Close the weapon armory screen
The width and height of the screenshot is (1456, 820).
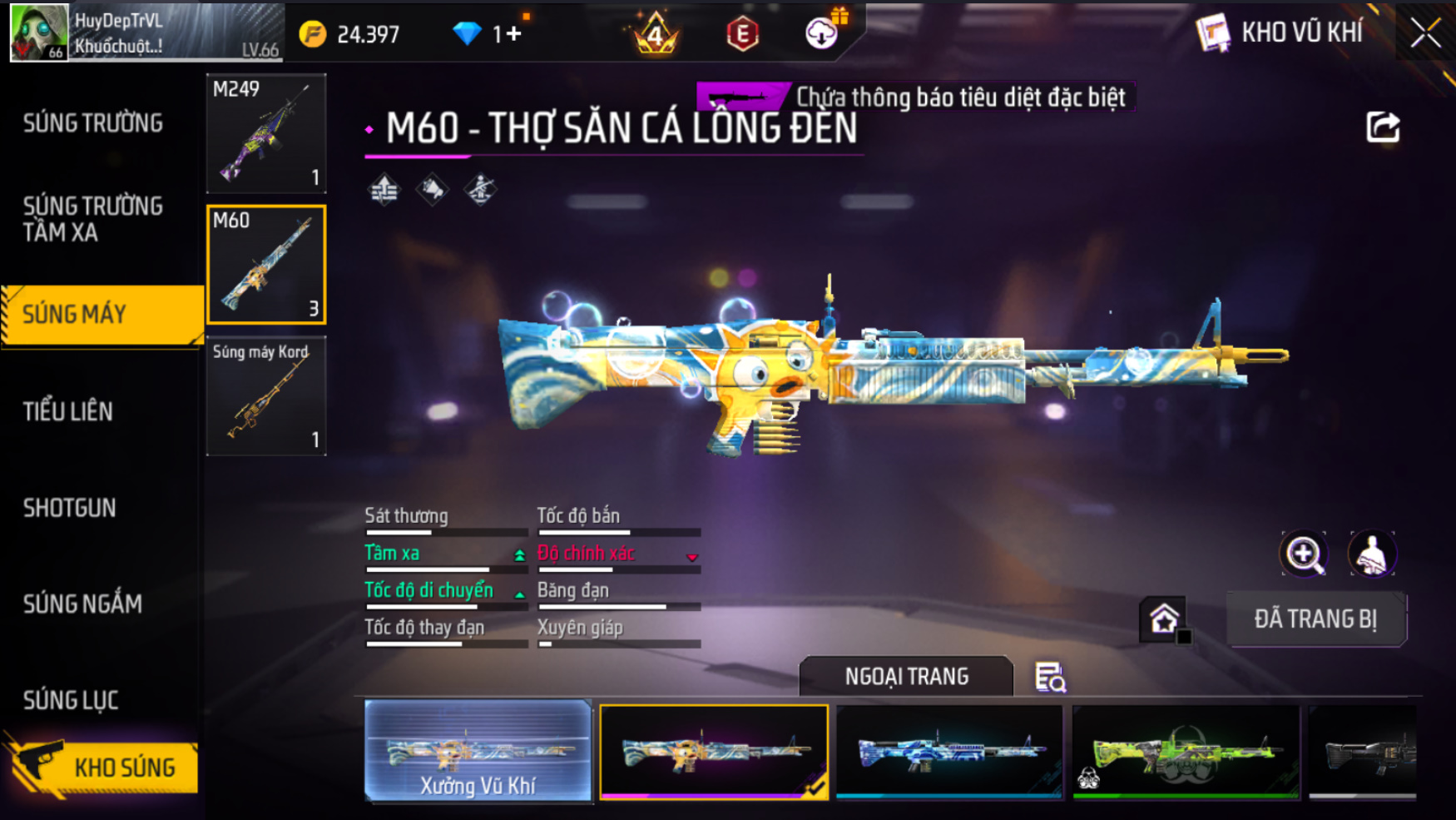tap(1425, 33)
